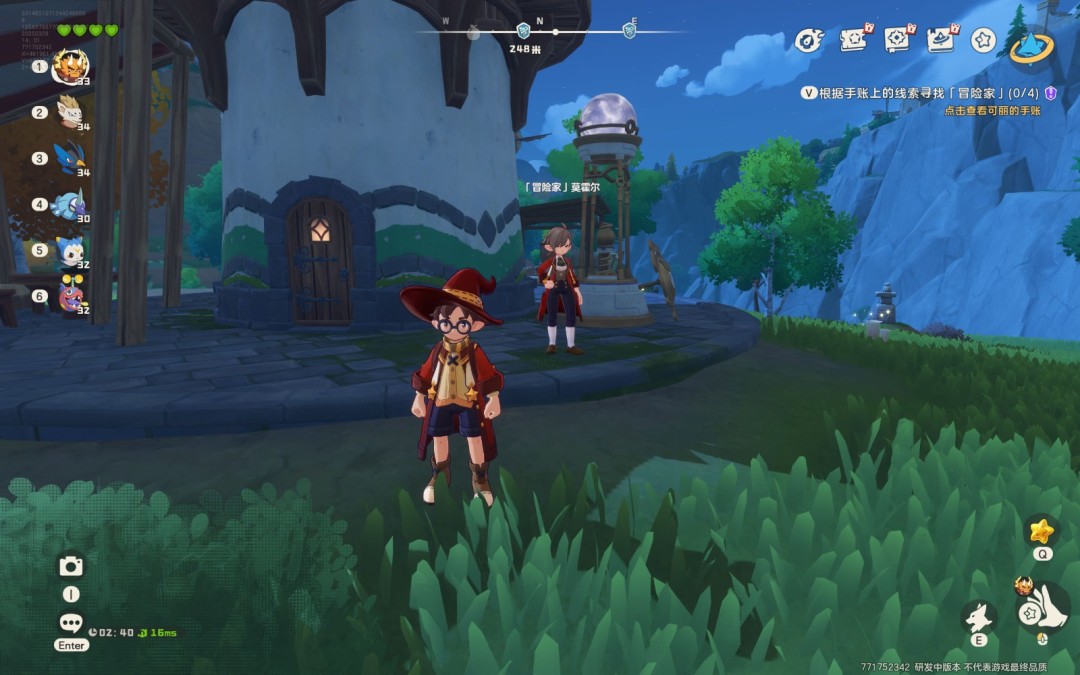
Task: Switch to the blue penguin pet in slot 5
Action: pos(70,250)
